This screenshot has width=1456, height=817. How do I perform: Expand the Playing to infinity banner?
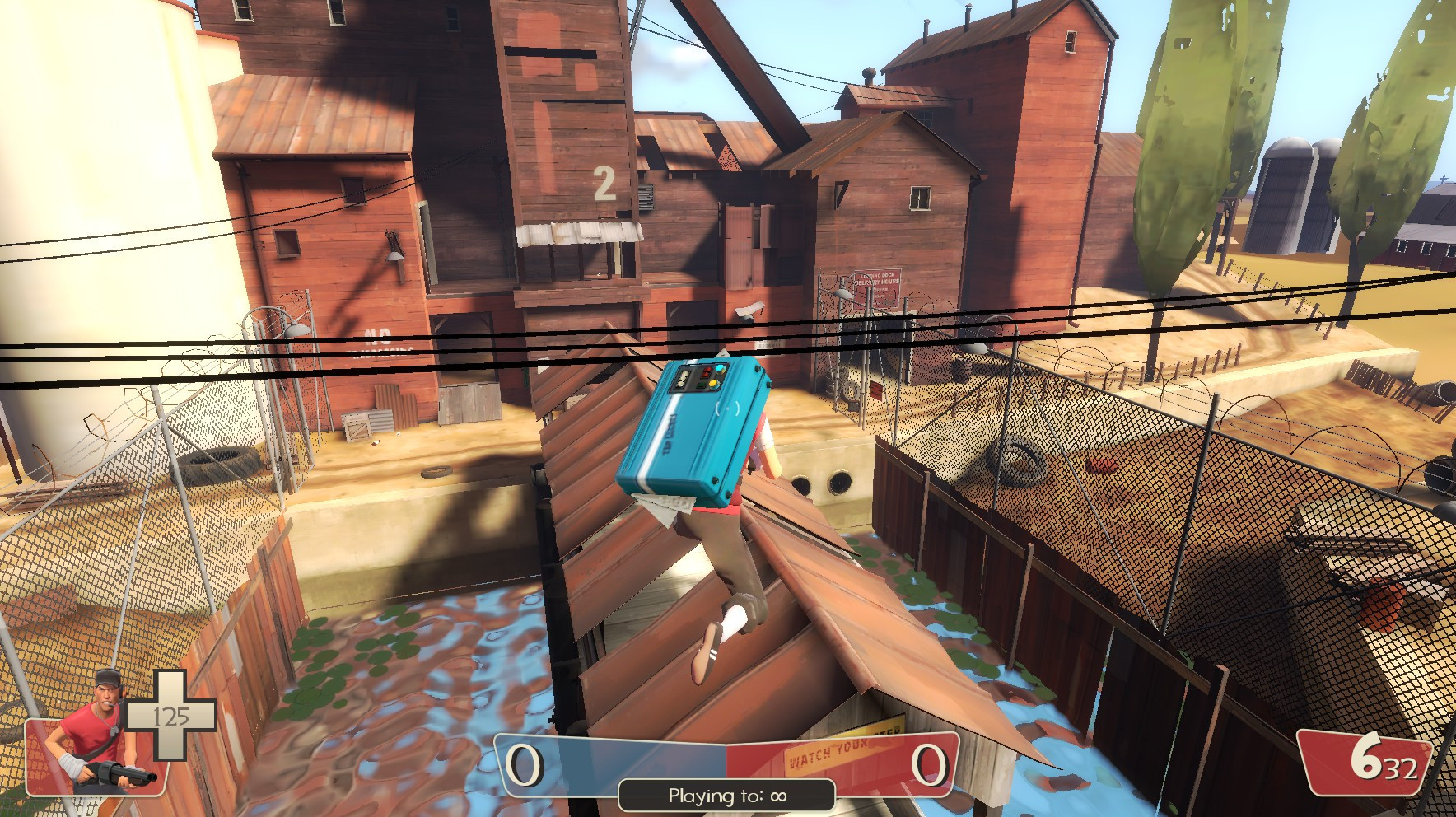click(726, 796)
